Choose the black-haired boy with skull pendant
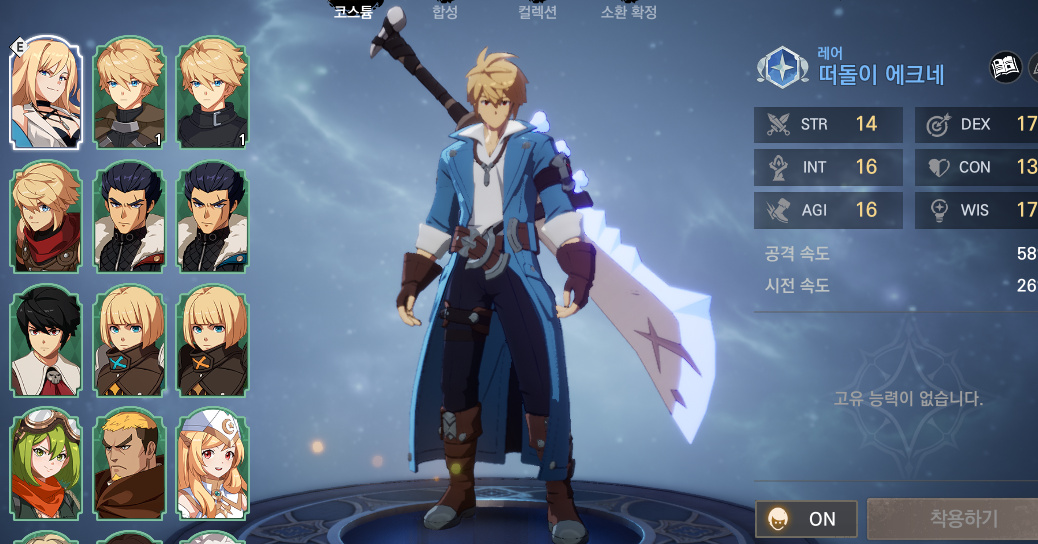 (x=45, y=342)
